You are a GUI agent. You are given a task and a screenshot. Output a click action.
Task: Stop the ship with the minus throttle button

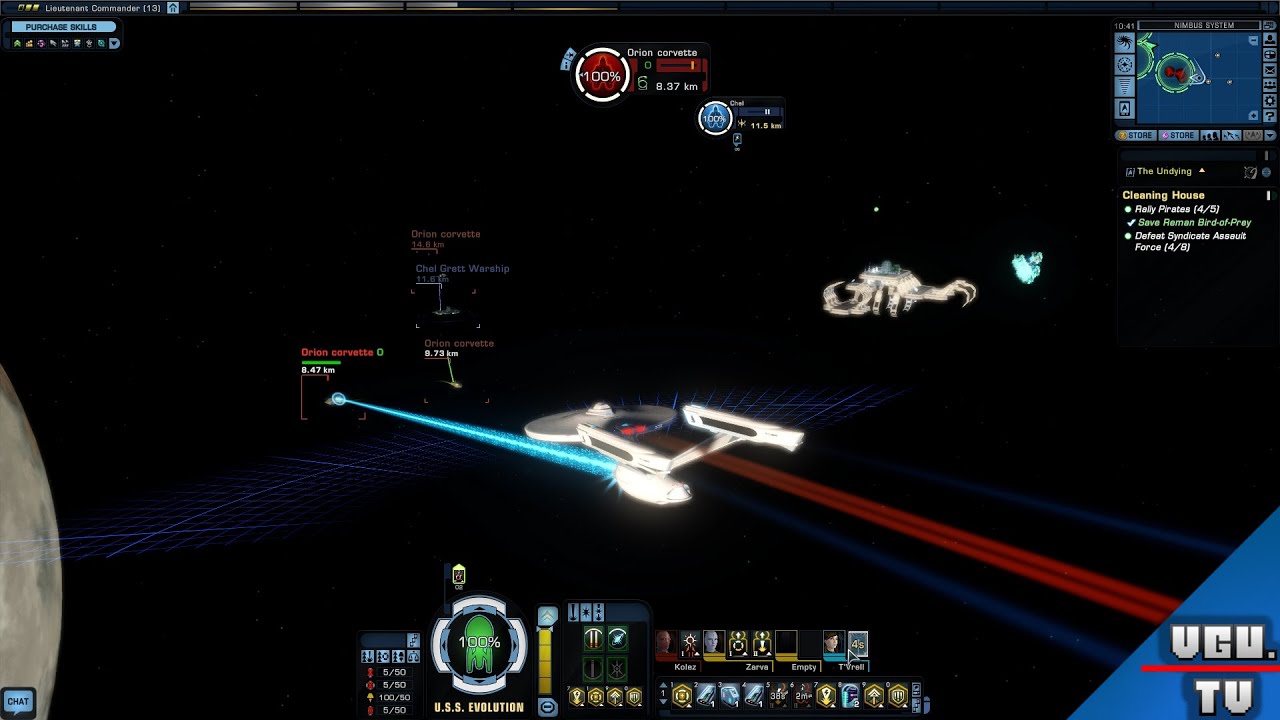point(547,707)
